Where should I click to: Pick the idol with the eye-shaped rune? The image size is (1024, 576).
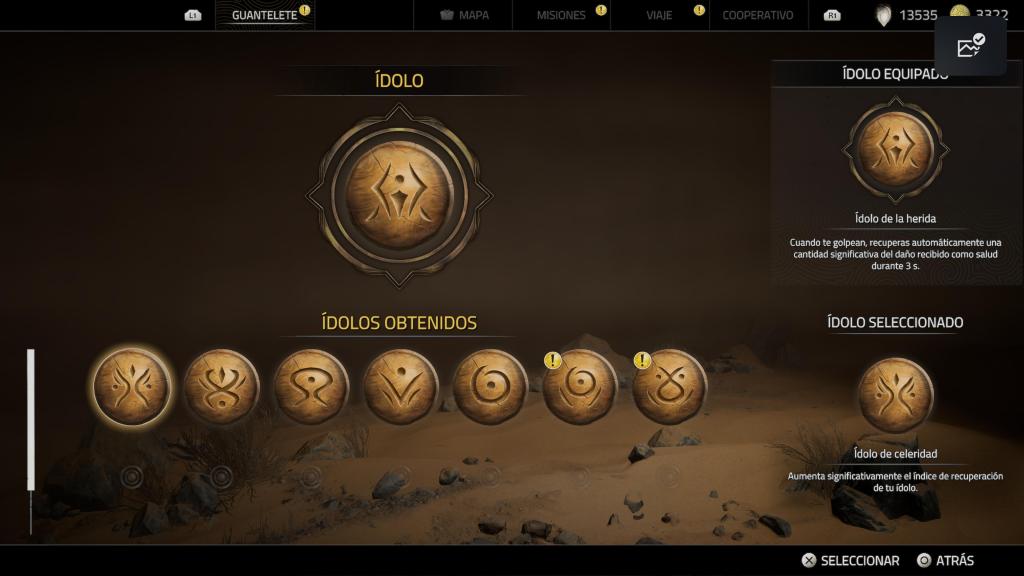point(311,387)
